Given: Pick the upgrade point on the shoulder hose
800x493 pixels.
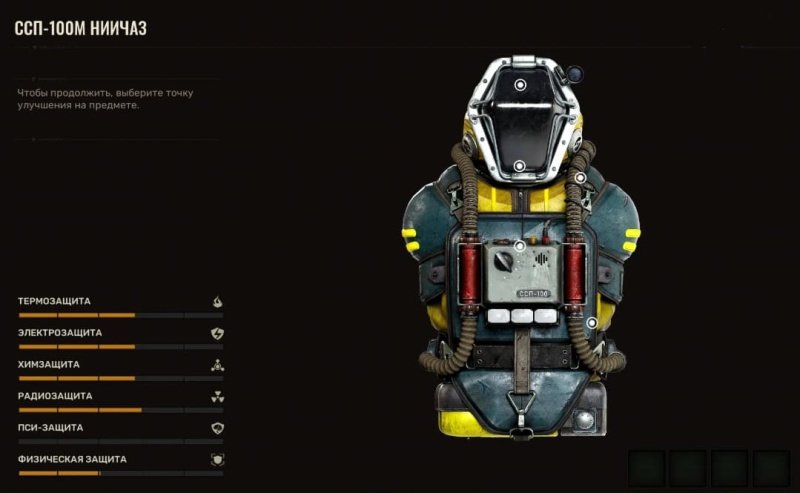Looking at the screenshot, I should tap(580, 178).
